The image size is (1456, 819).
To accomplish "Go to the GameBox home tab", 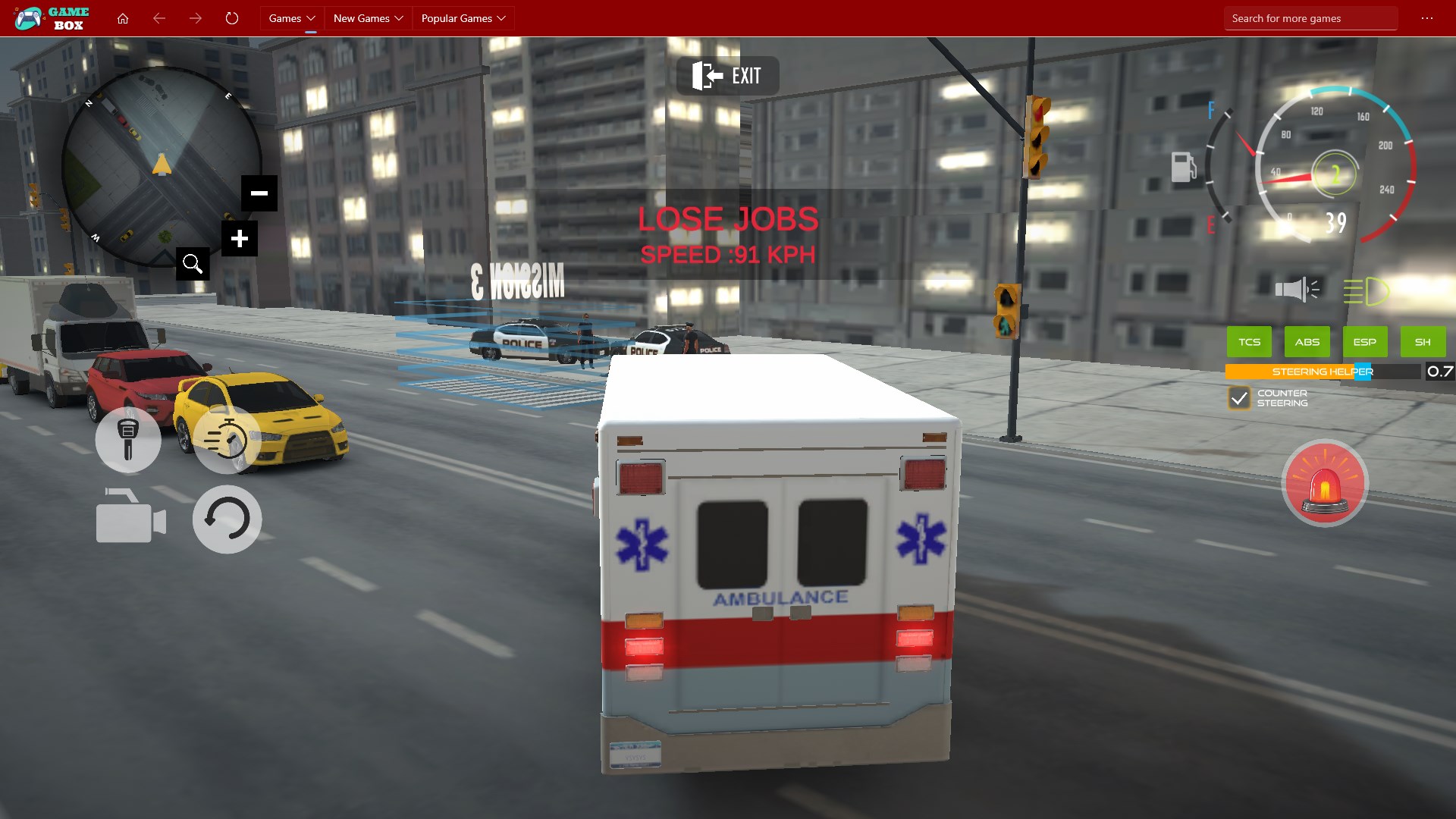I will pos(123,17).
